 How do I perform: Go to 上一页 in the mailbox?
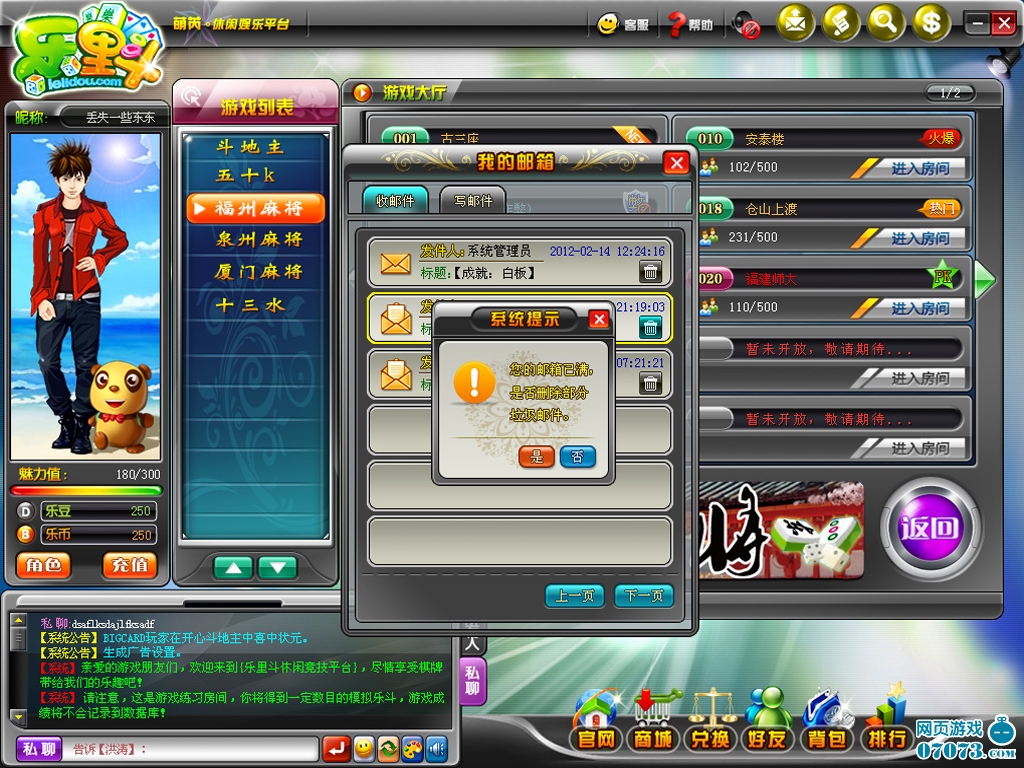click(575, 596)
